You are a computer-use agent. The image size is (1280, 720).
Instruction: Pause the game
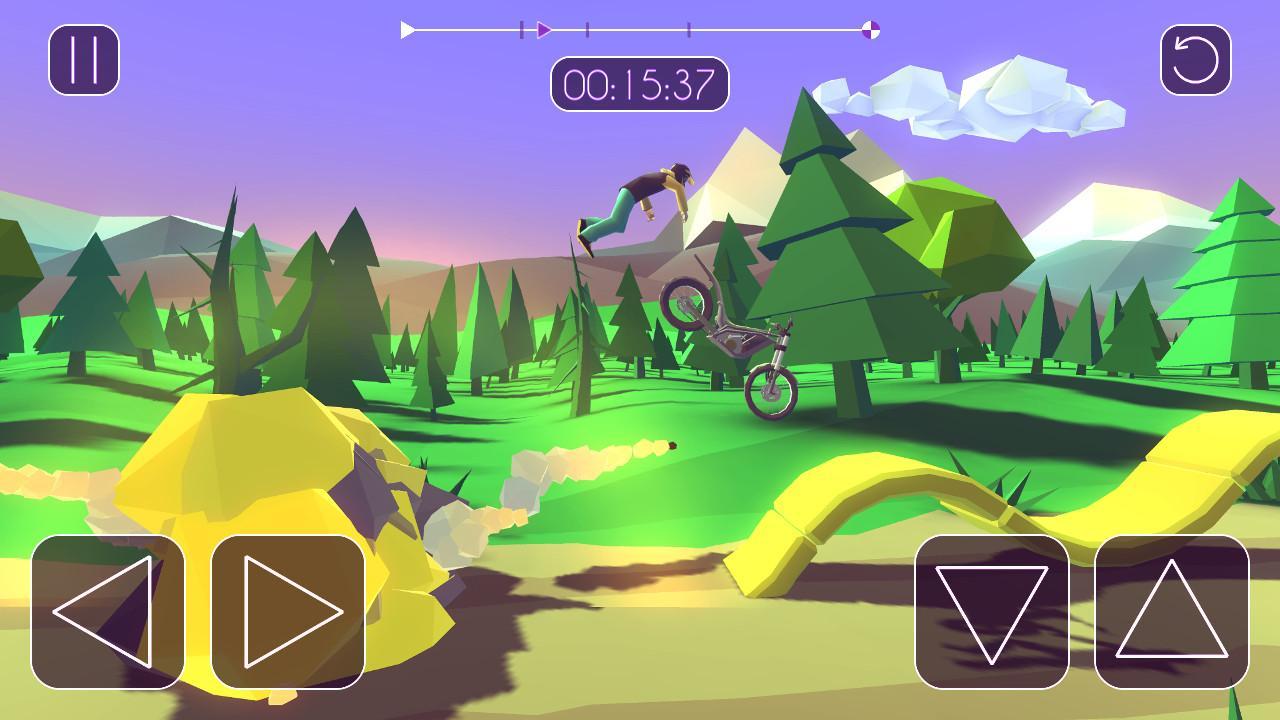click(84, 60)
